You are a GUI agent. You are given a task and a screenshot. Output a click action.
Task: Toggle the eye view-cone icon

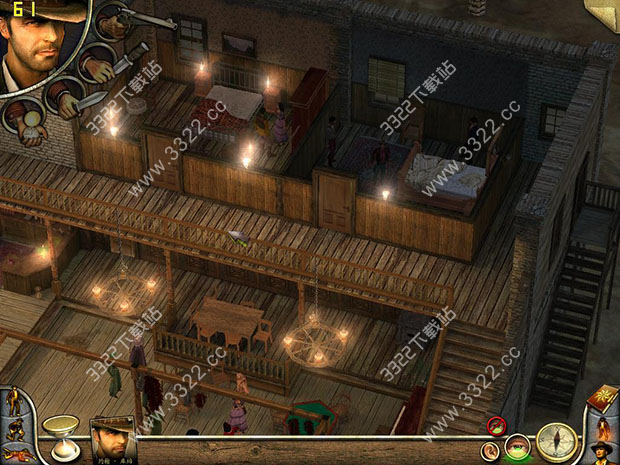pos(517,447)
